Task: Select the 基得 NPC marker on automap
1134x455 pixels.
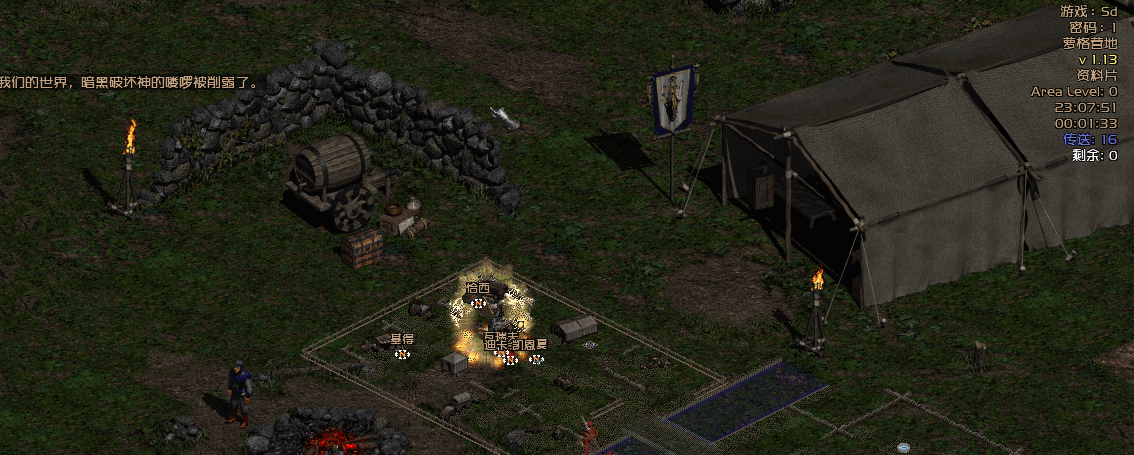Action: 402,353
